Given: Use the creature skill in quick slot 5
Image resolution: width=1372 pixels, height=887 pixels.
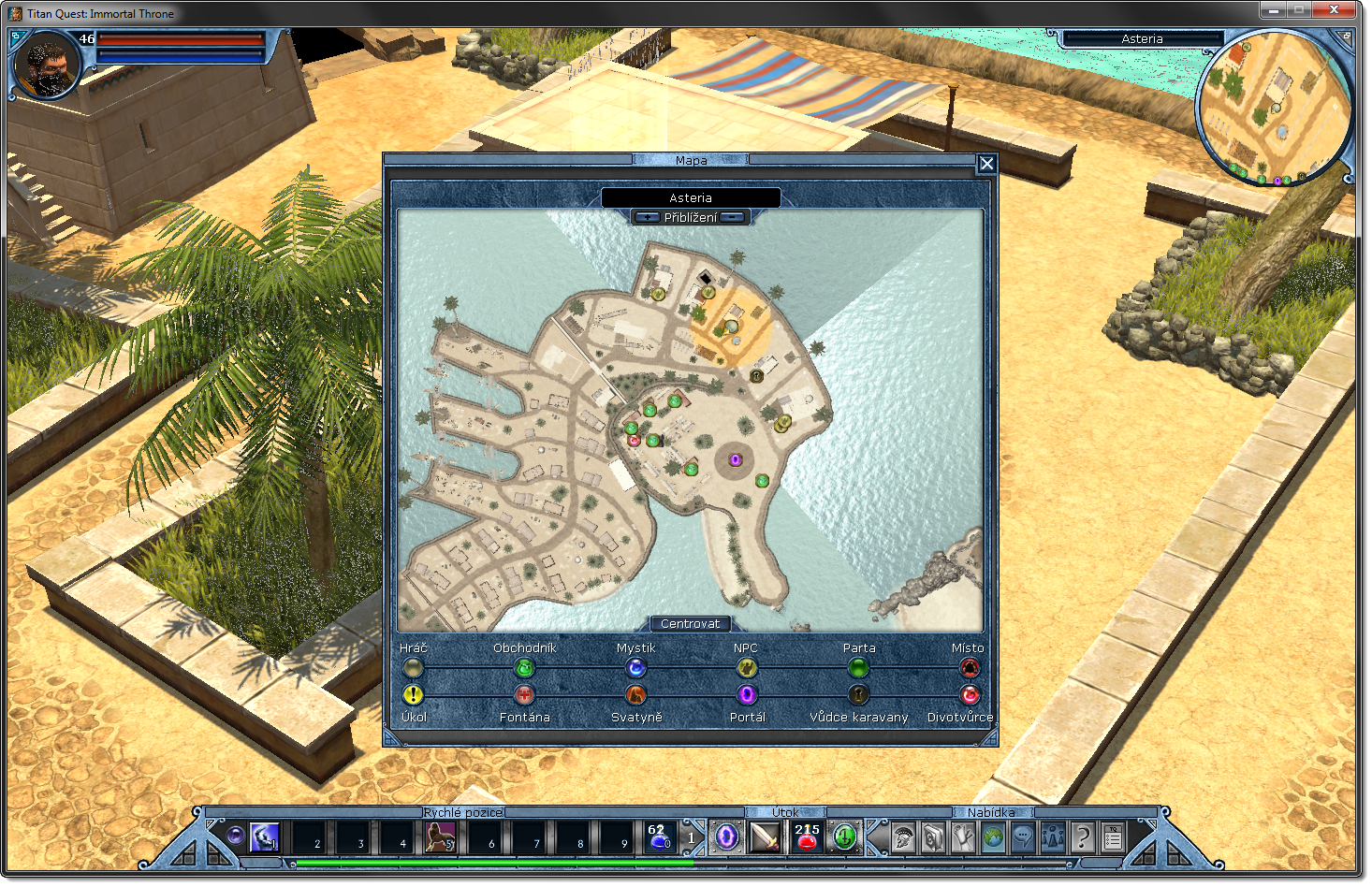Looking at the screenshot, I should (x=440, y=836).
